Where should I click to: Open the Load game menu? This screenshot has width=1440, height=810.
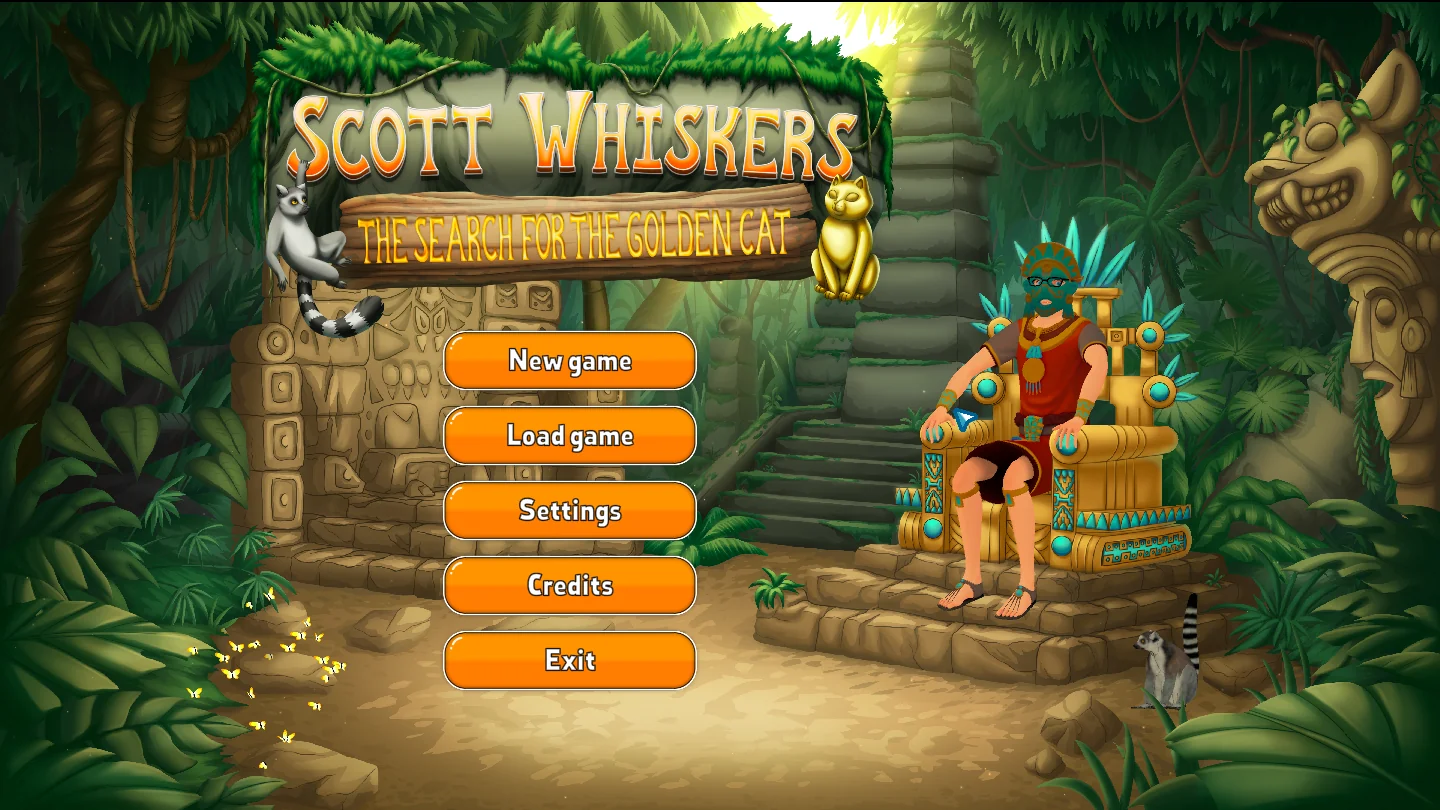[x=570, y=435]
